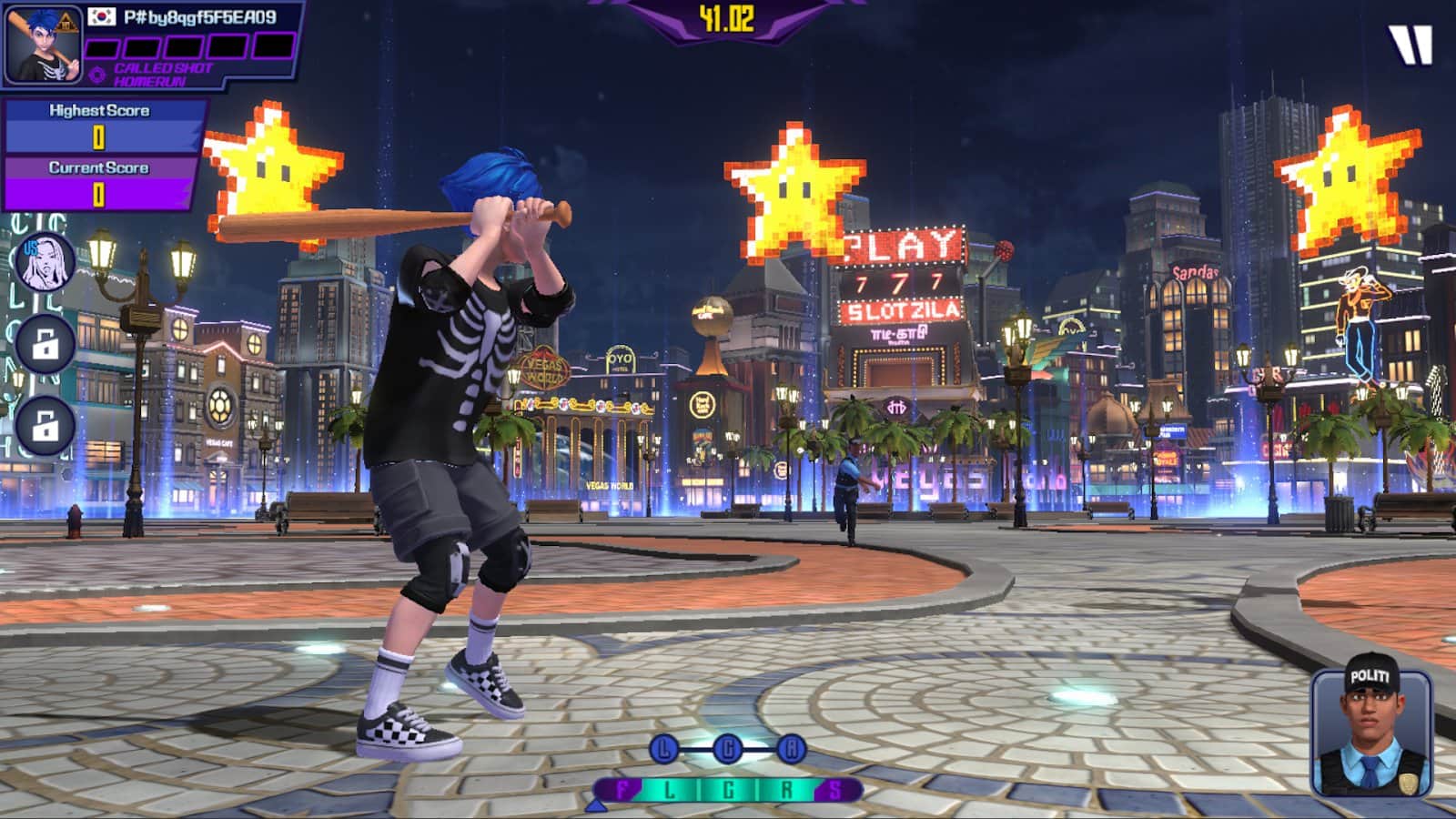Viewport: 1456px width, 819px height.
Task: Open the player avatar portrait panel
Action: pos(43,45)
